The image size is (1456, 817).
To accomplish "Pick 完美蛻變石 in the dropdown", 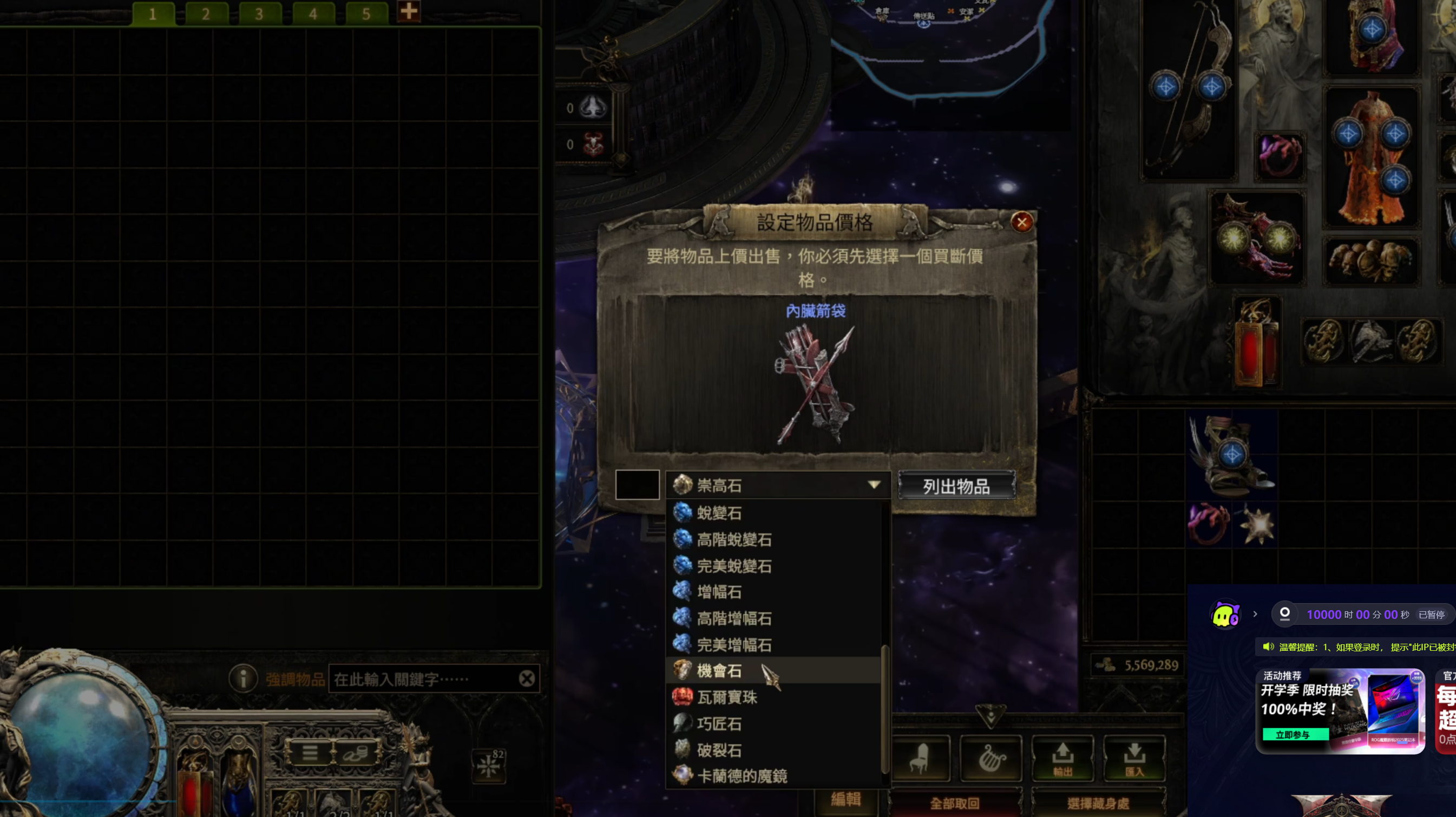I will click(x=733, y=566).
